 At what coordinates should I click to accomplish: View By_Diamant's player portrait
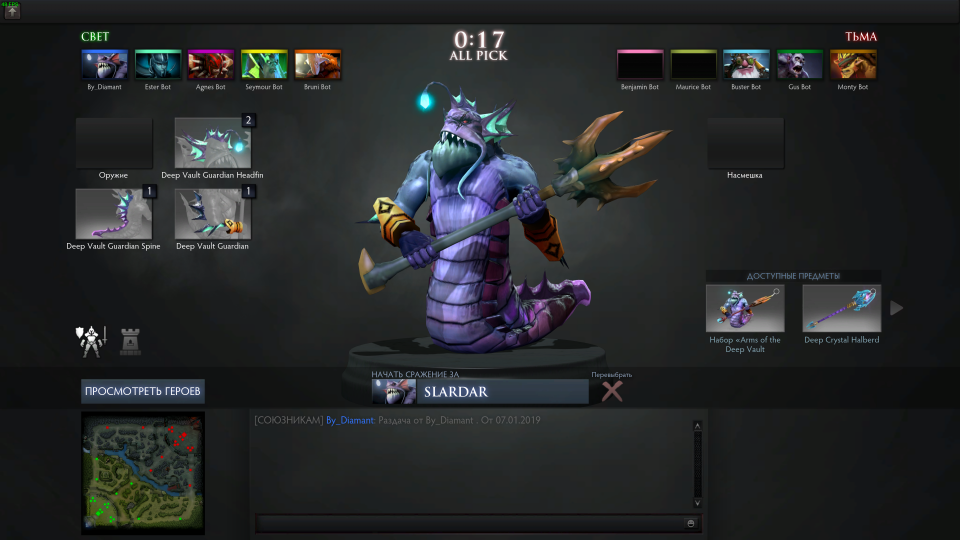[x=104, y=65]
